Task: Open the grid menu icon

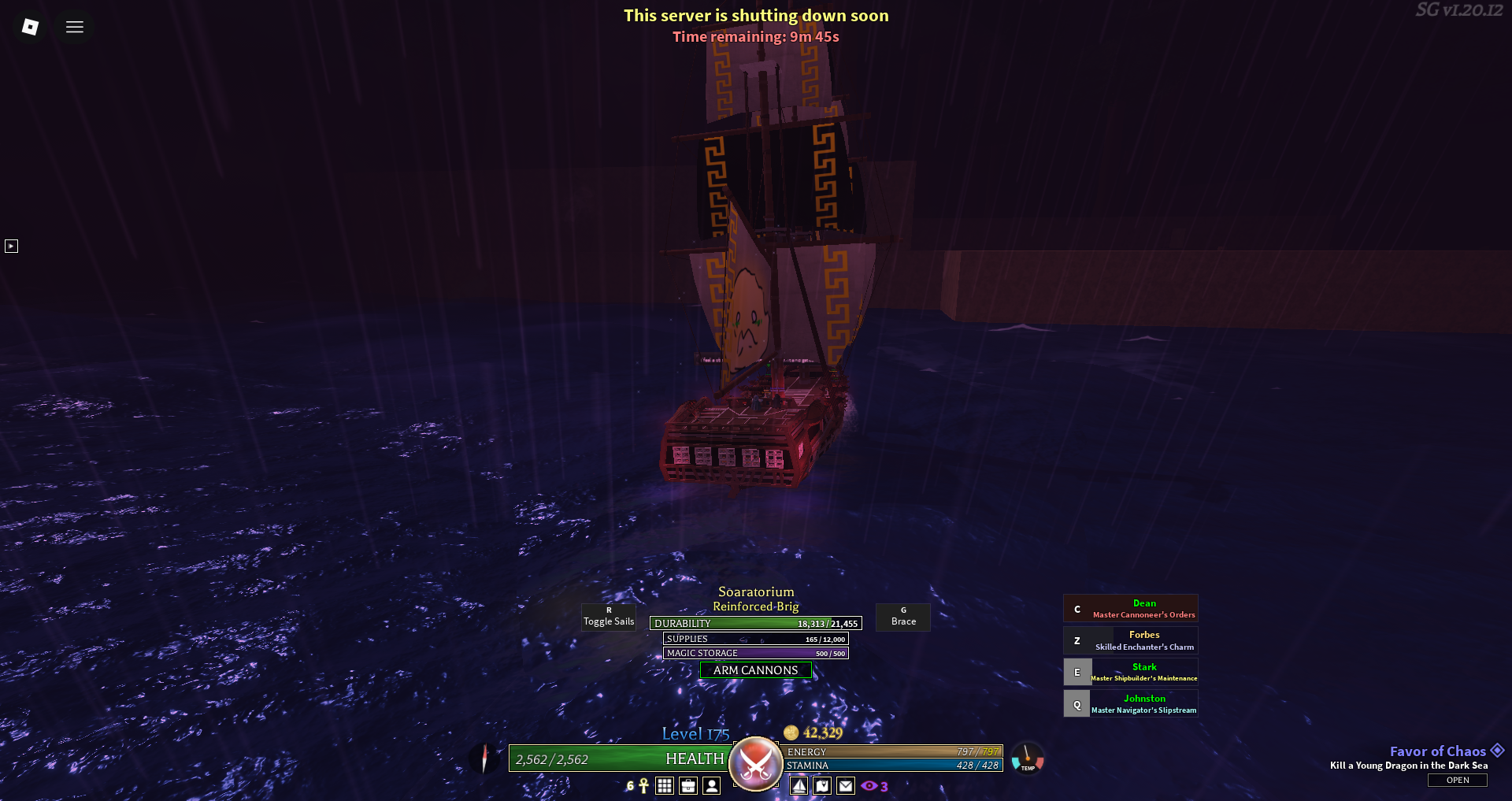Action: point(665,786)
